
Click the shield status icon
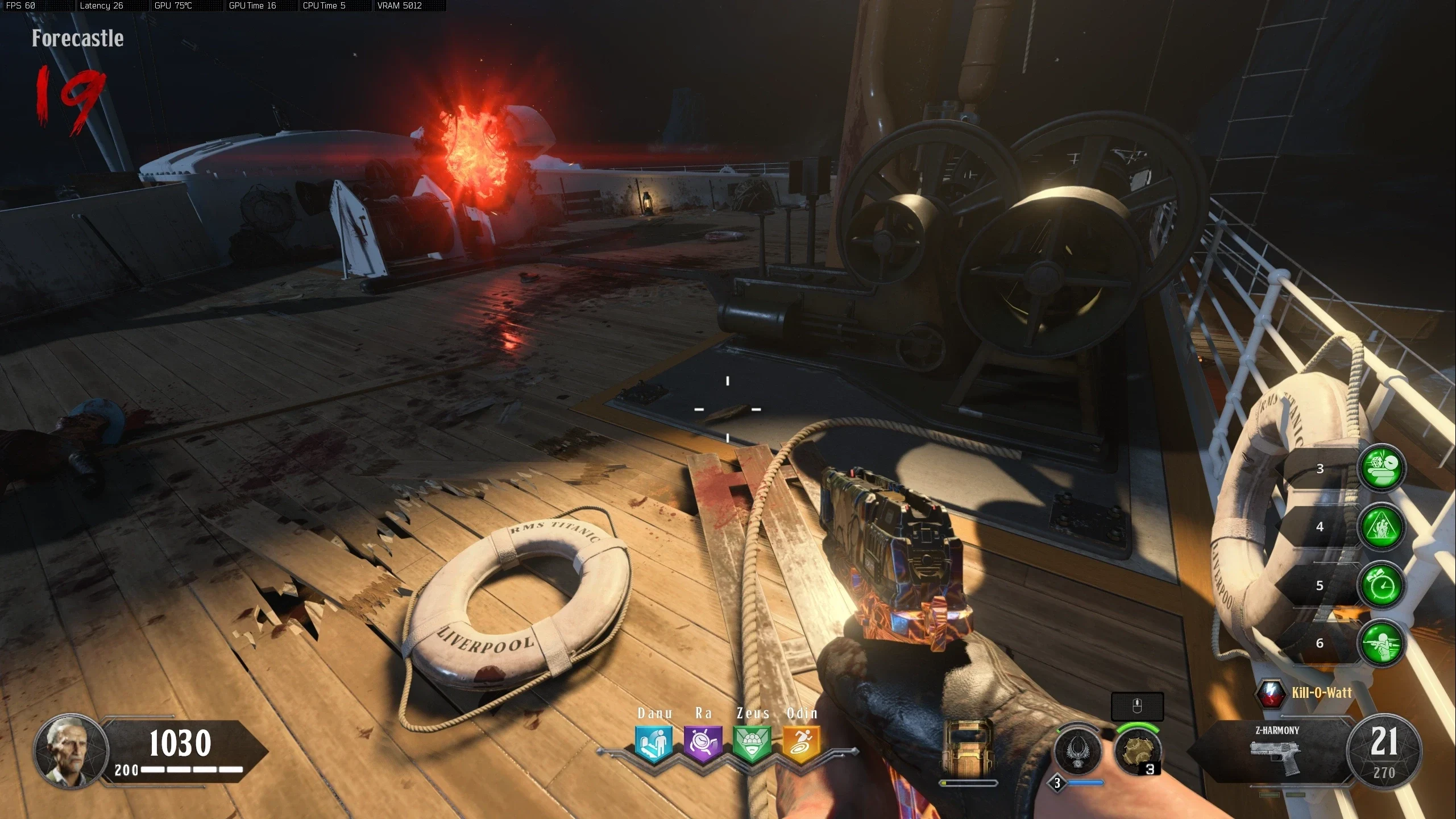coord(968,746)
